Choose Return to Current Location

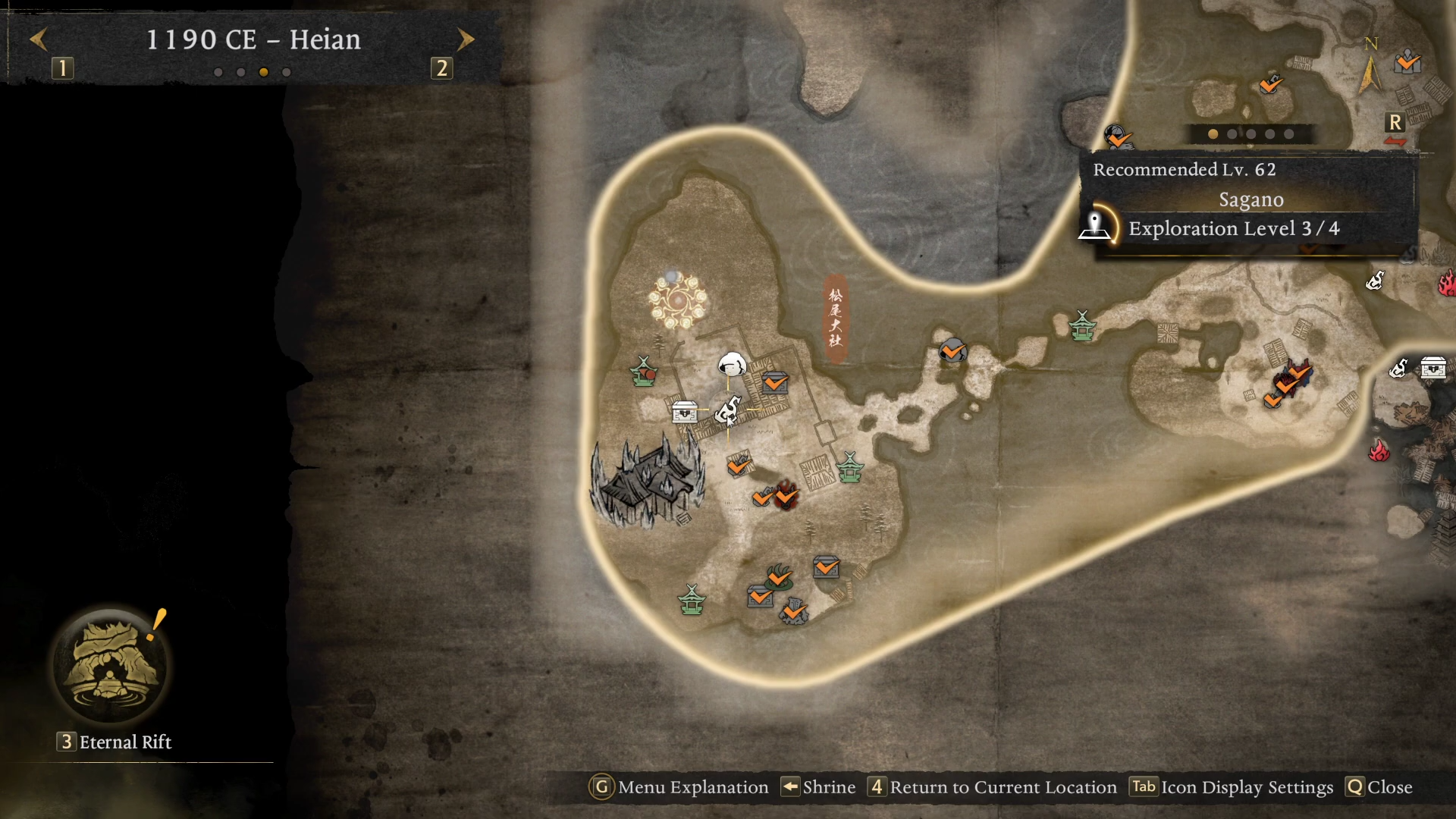point(993,787)
